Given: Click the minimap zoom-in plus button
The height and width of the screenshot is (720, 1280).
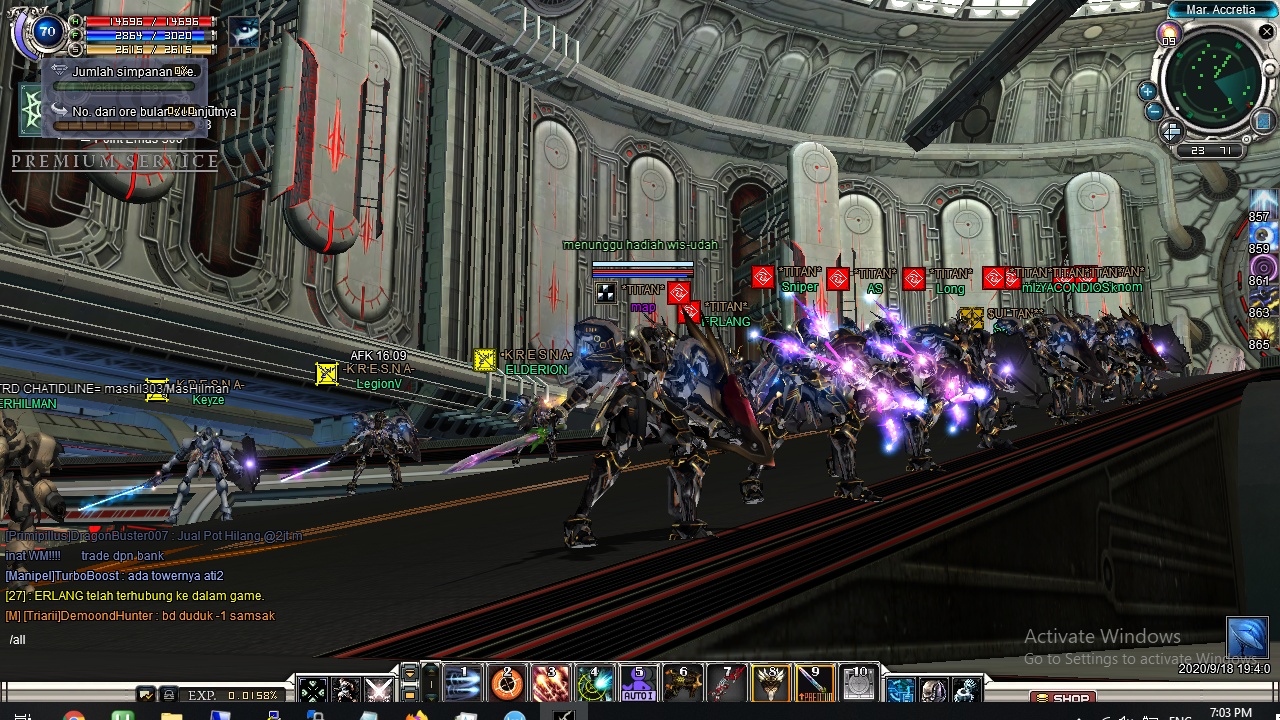Looking at the screenshot, I should [x=1147, y=92].
